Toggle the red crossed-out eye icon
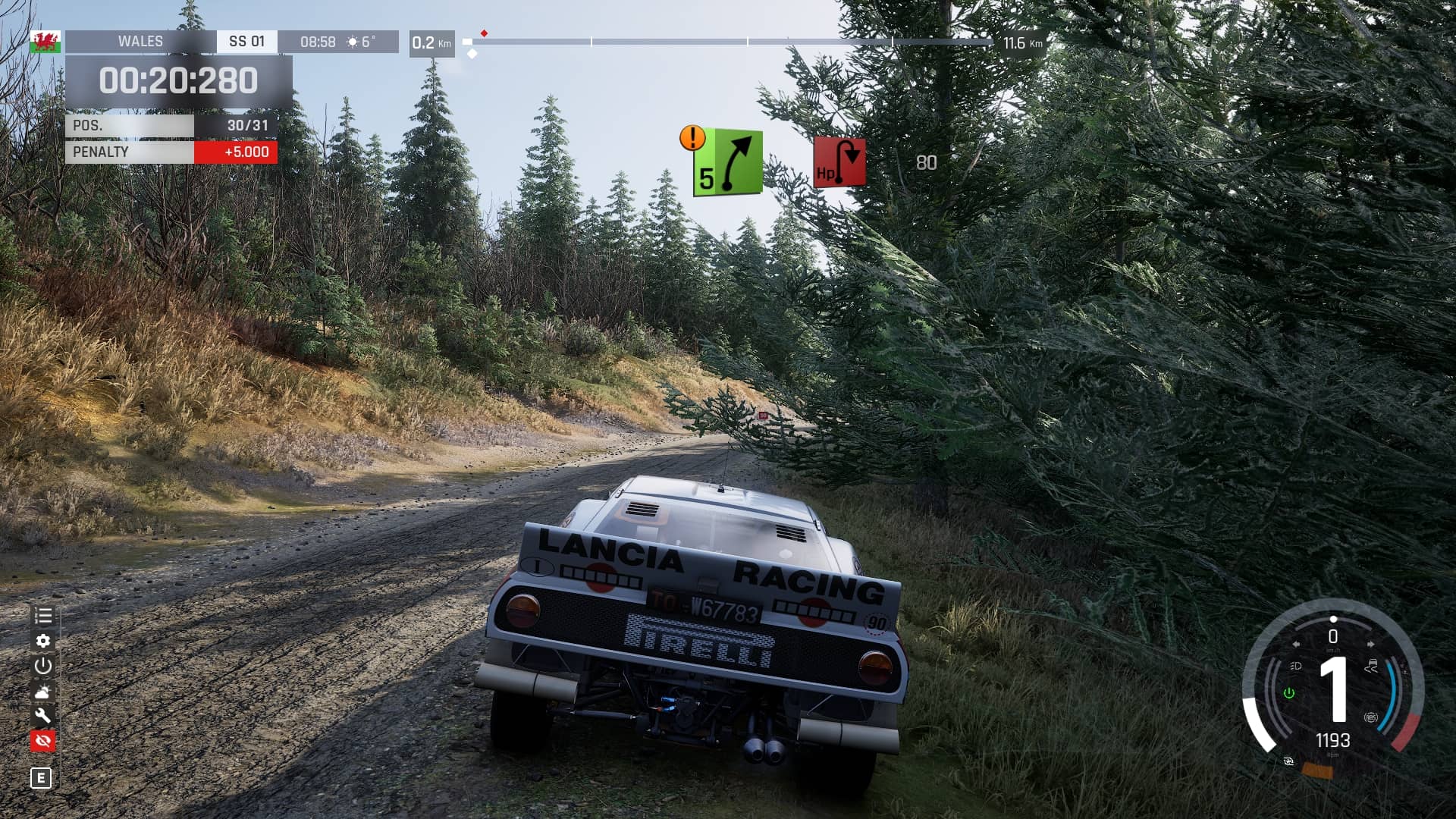 tap(43, 740)
